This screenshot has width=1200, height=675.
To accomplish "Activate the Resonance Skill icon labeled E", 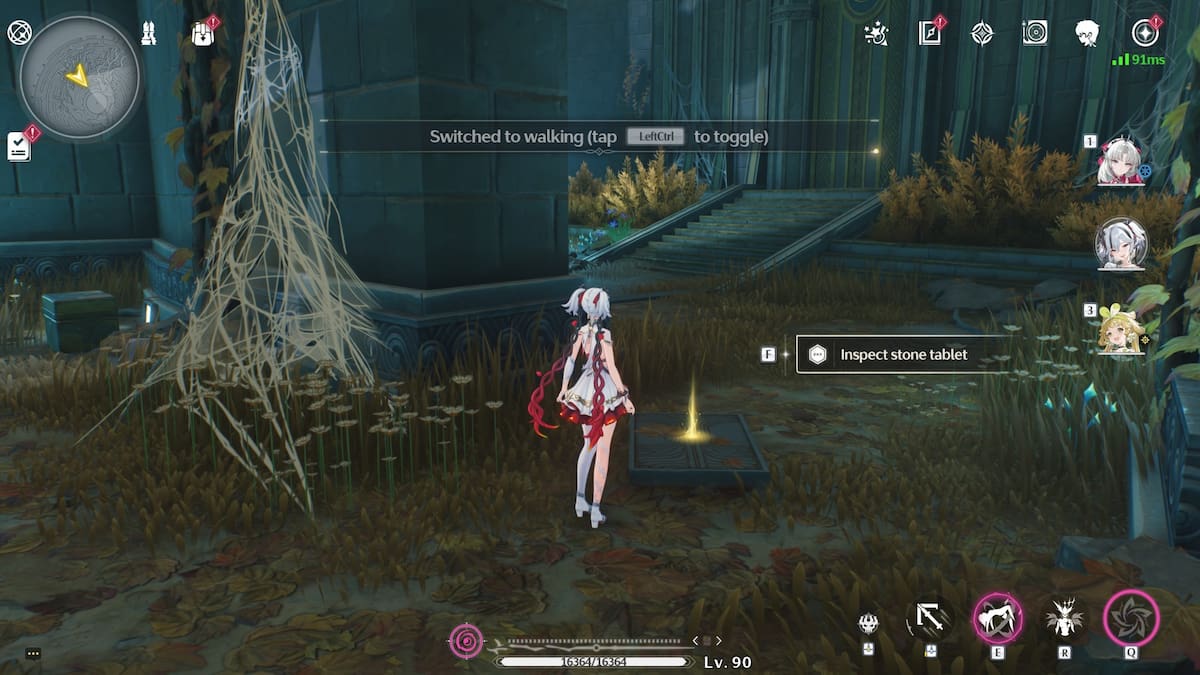I will 997,618.
